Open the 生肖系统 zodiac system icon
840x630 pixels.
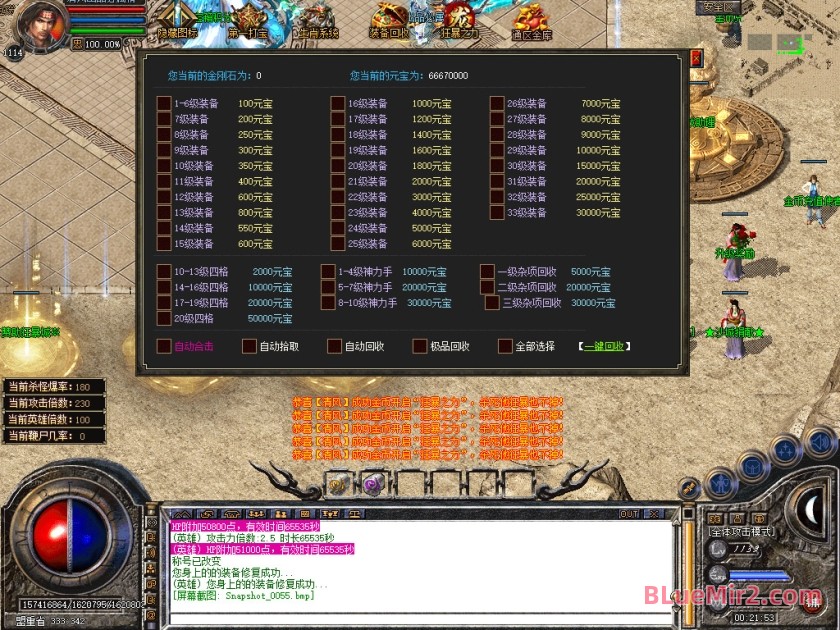click(317, 20)
